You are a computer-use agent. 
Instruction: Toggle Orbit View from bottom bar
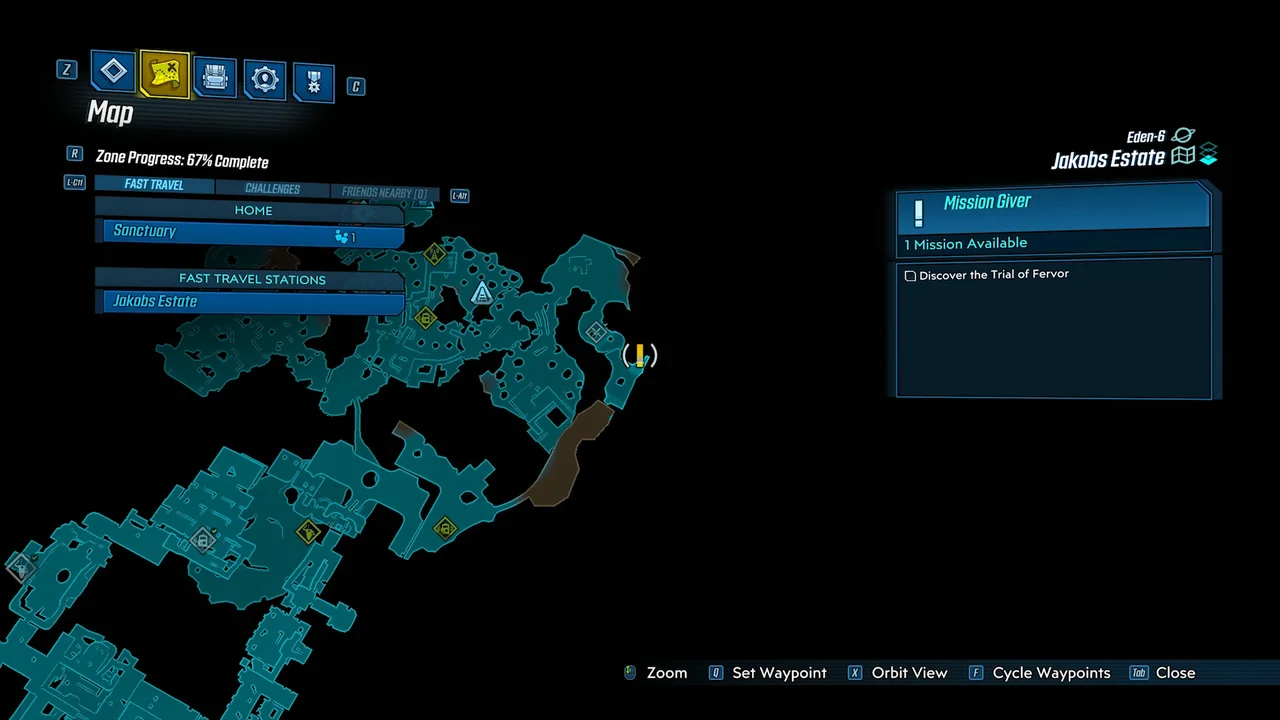click(909, 673)
